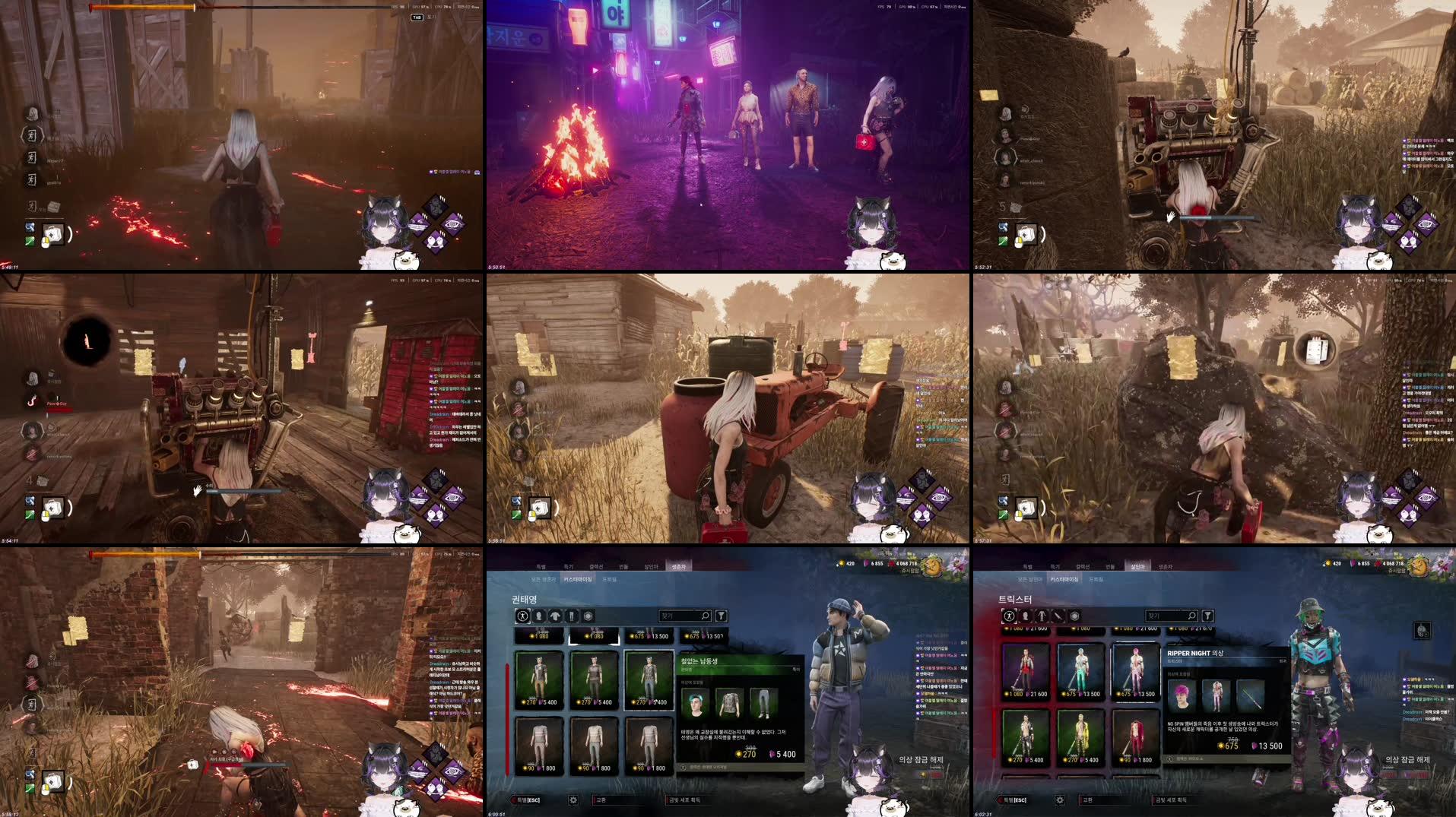Select the torso customization category icon

coord(556,616)
